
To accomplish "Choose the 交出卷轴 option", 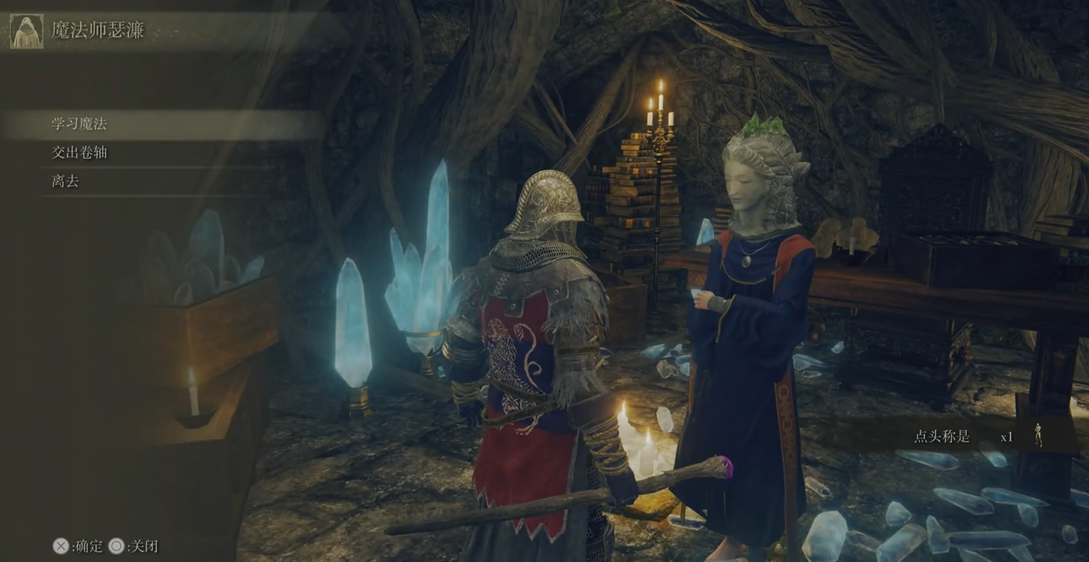I will [80, 153].
